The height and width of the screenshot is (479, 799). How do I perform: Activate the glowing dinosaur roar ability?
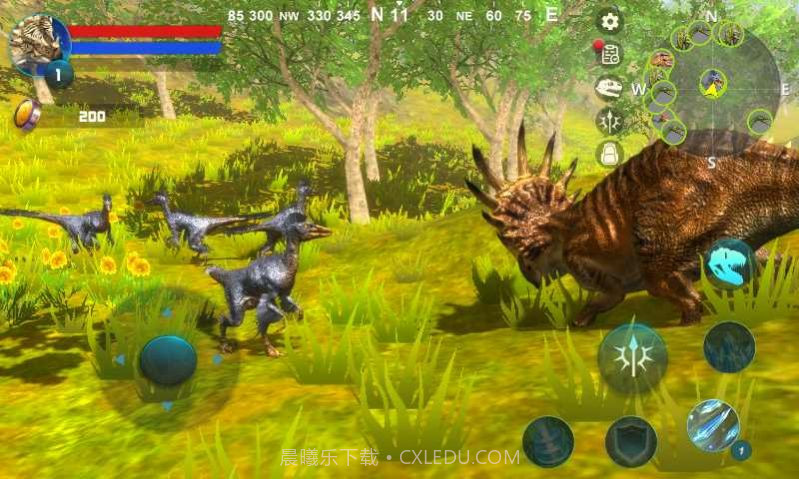click(x=729, y=263)
